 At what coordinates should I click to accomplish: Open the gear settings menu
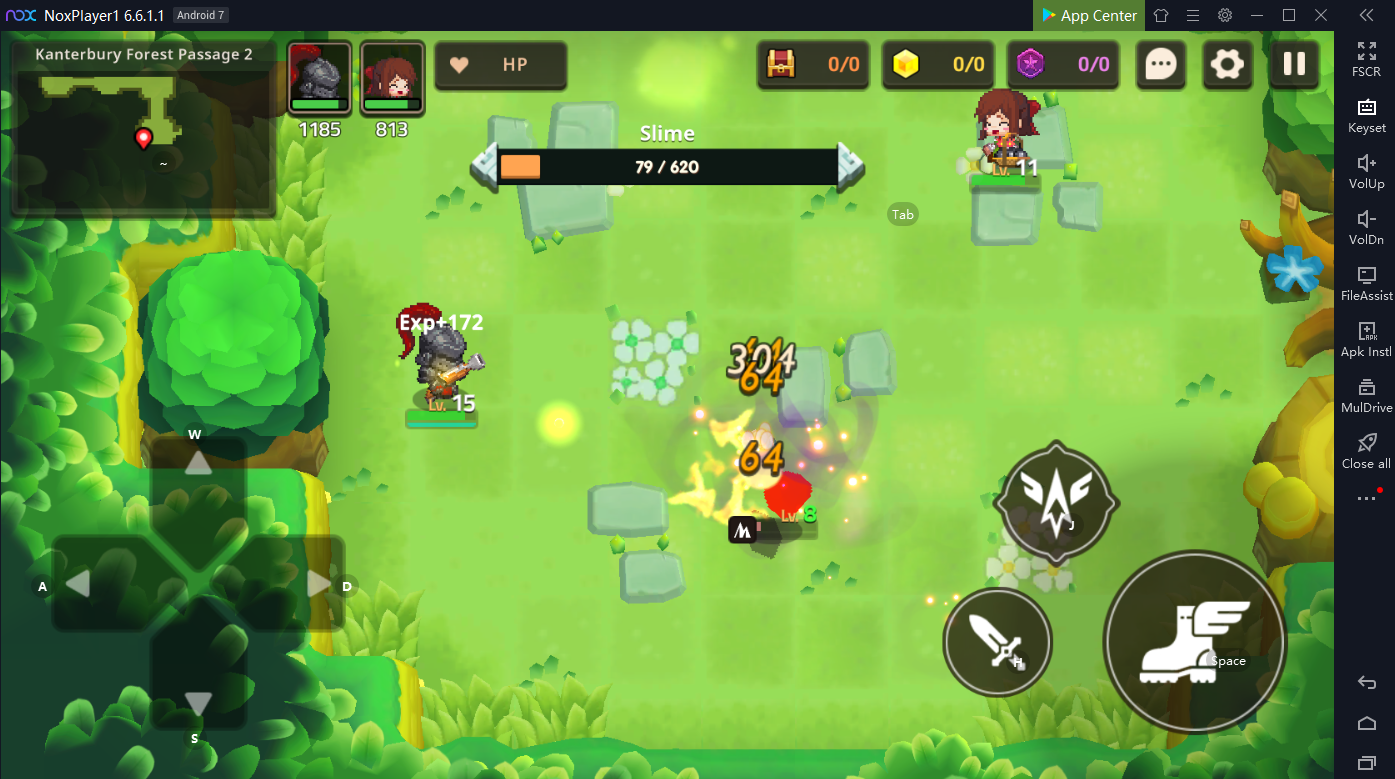(1227, 65)
